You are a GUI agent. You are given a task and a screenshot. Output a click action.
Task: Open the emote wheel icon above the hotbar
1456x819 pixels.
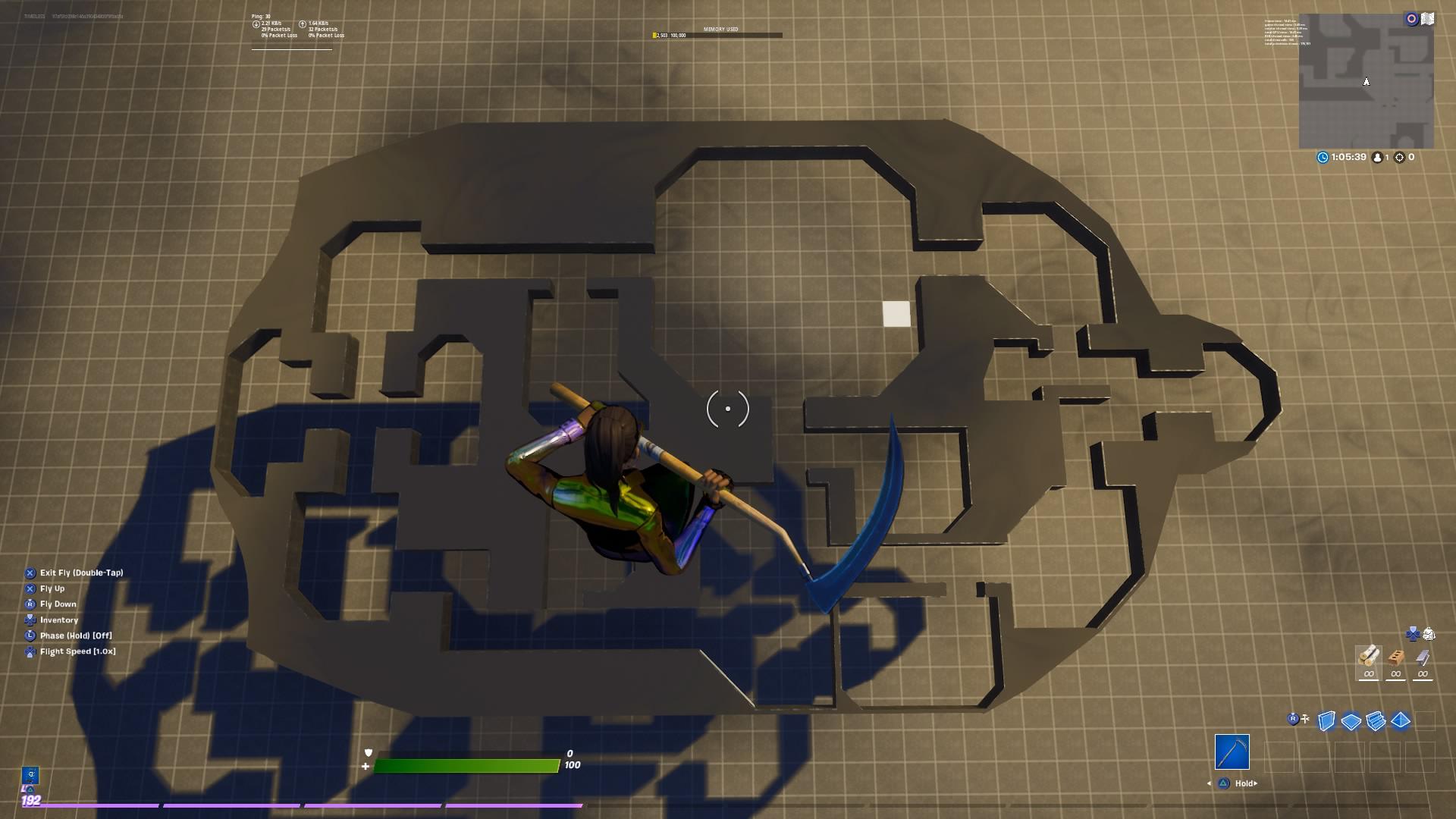(x=1413, y=635)
